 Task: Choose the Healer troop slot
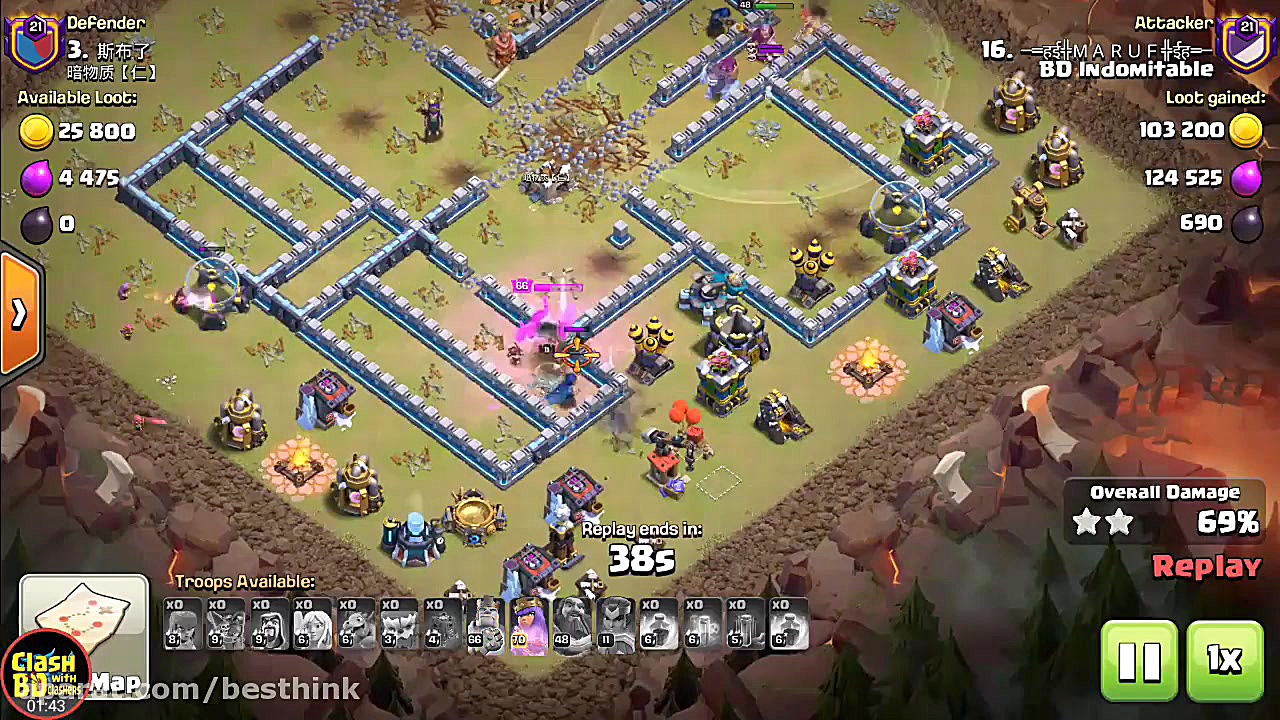pyautogui.click(x=313, y=626)
